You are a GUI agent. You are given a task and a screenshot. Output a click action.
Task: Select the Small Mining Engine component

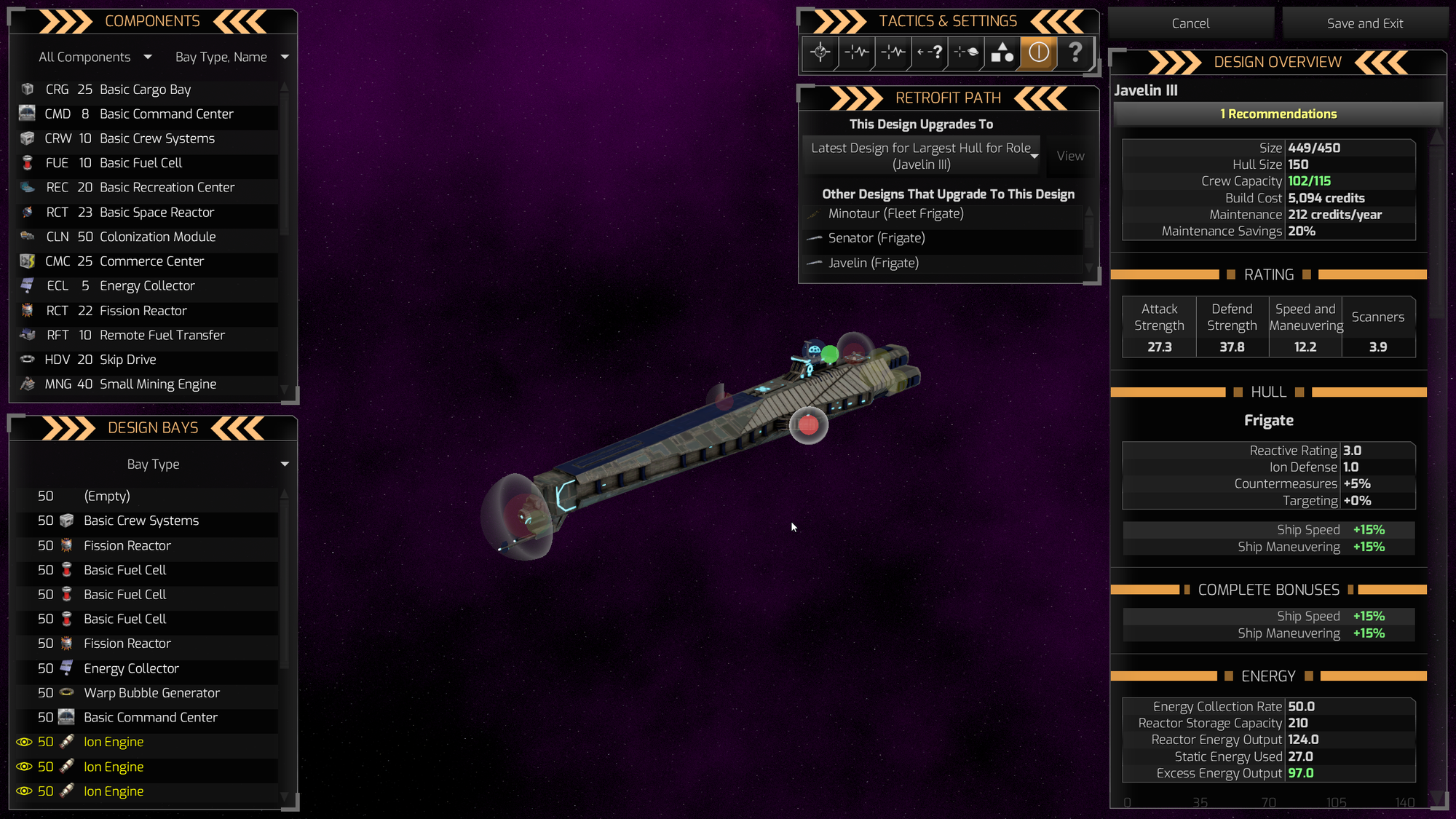157,384
